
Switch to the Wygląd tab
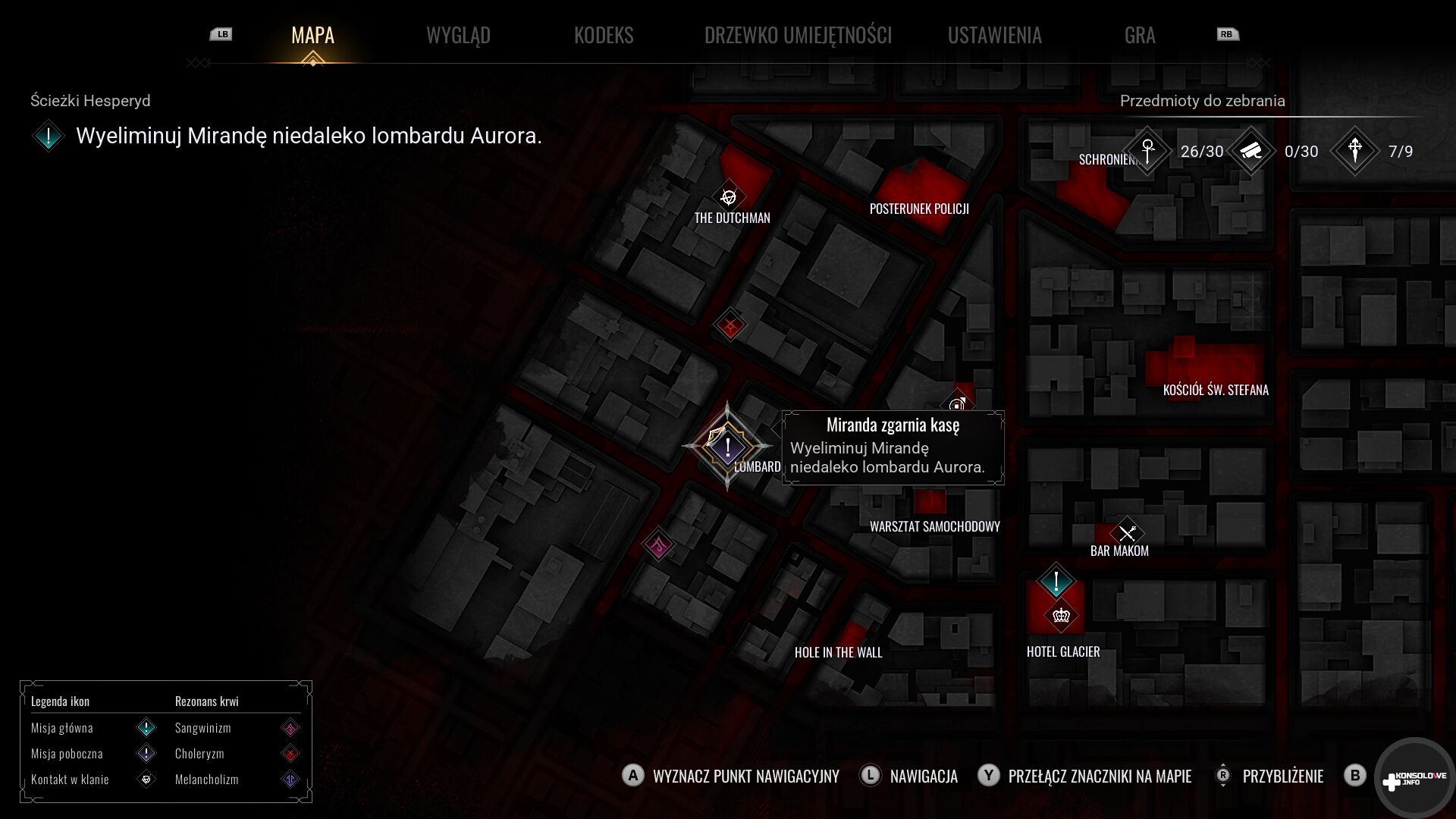[458, 35]
